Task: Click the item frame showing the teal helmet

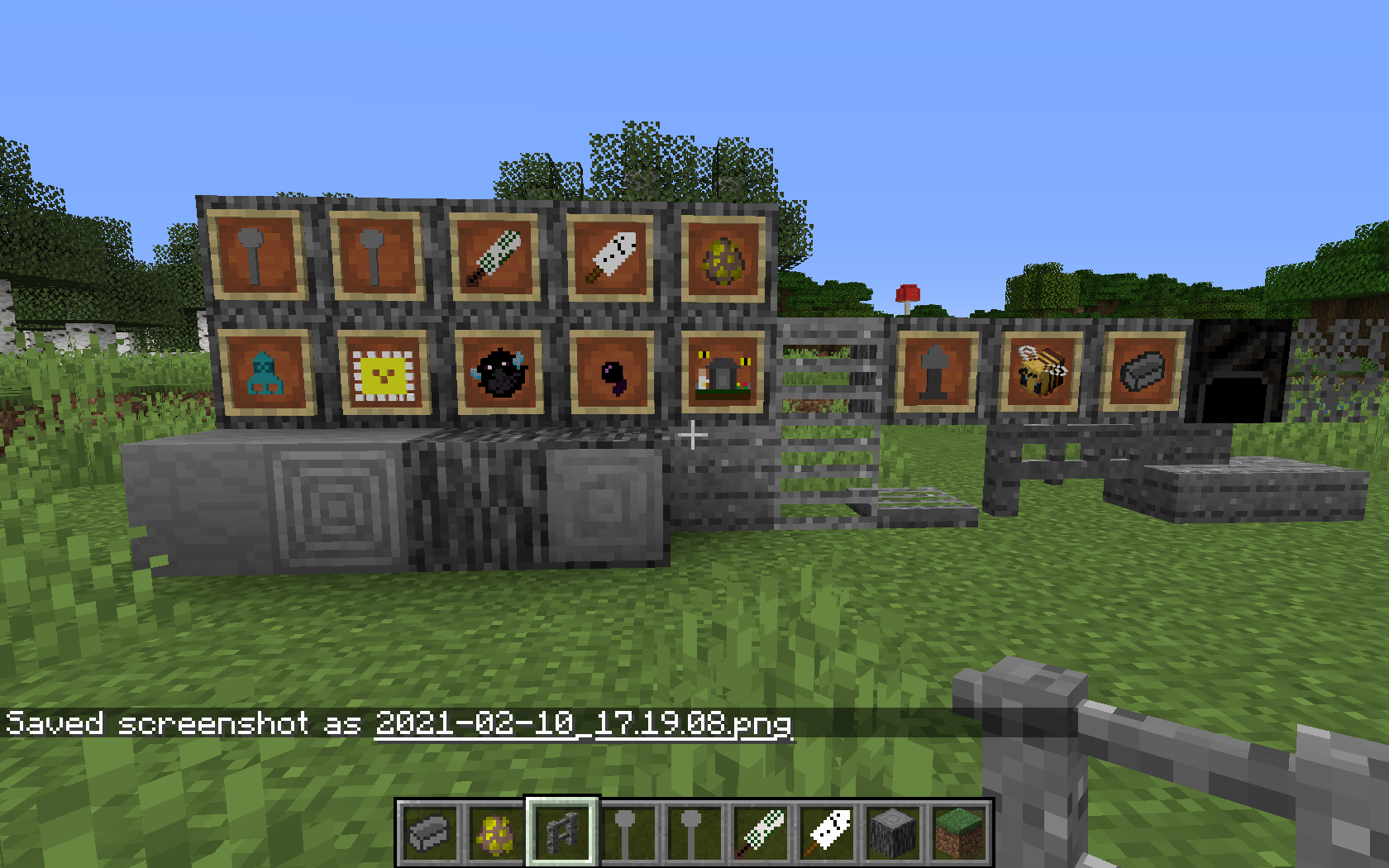Action: [265, 372]
